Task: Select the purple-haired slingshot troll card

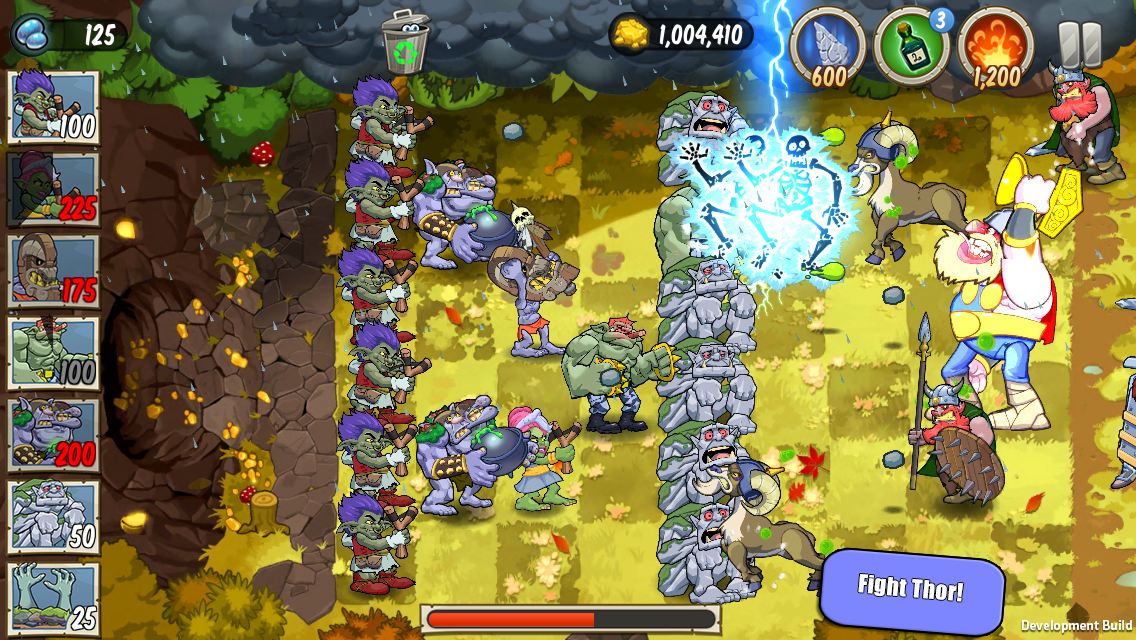Action: 54,107
